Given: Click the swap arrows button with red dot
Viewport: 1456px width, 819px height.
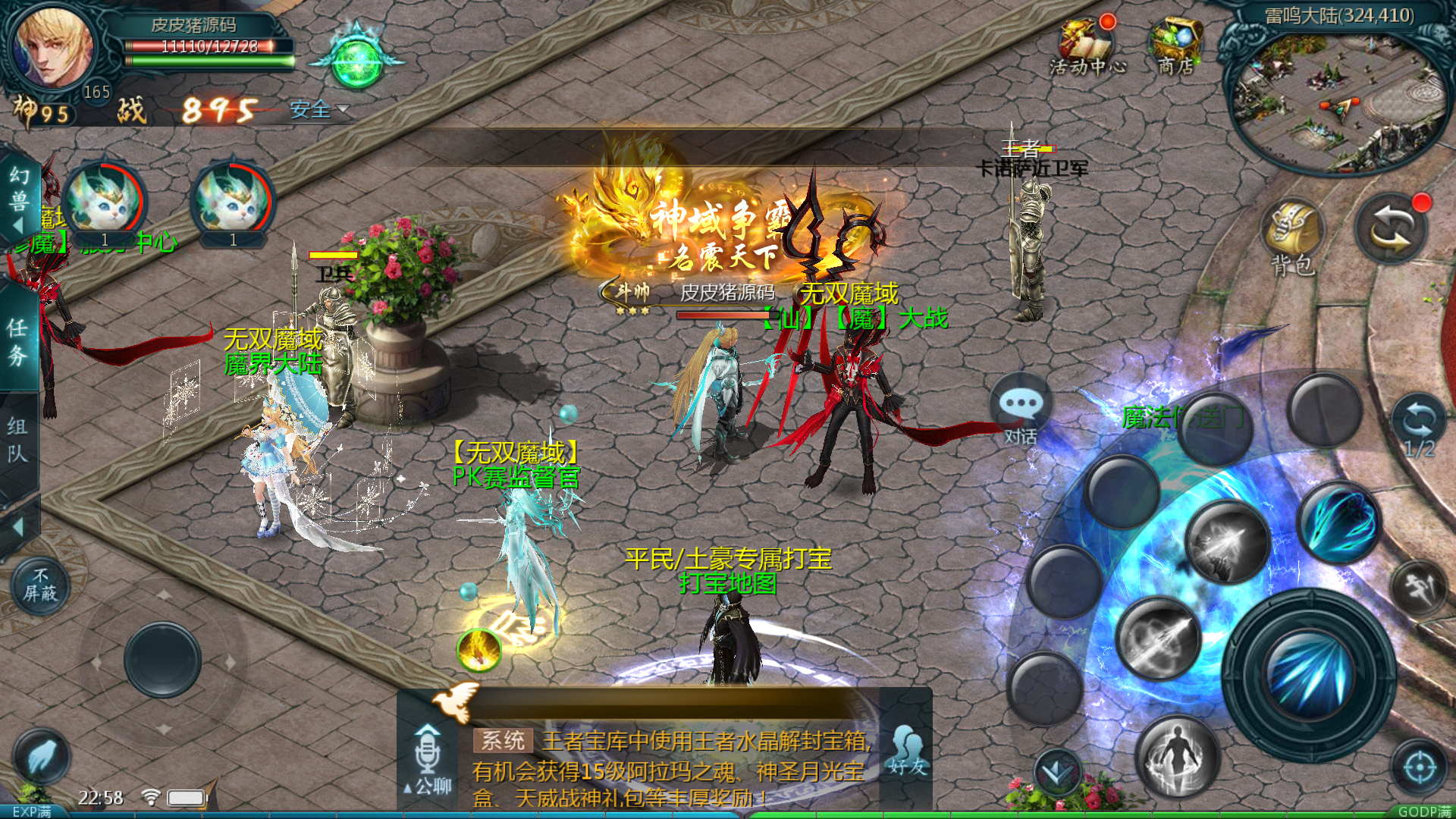Looking at the screenshot, I should click(x=1392, y=229).
